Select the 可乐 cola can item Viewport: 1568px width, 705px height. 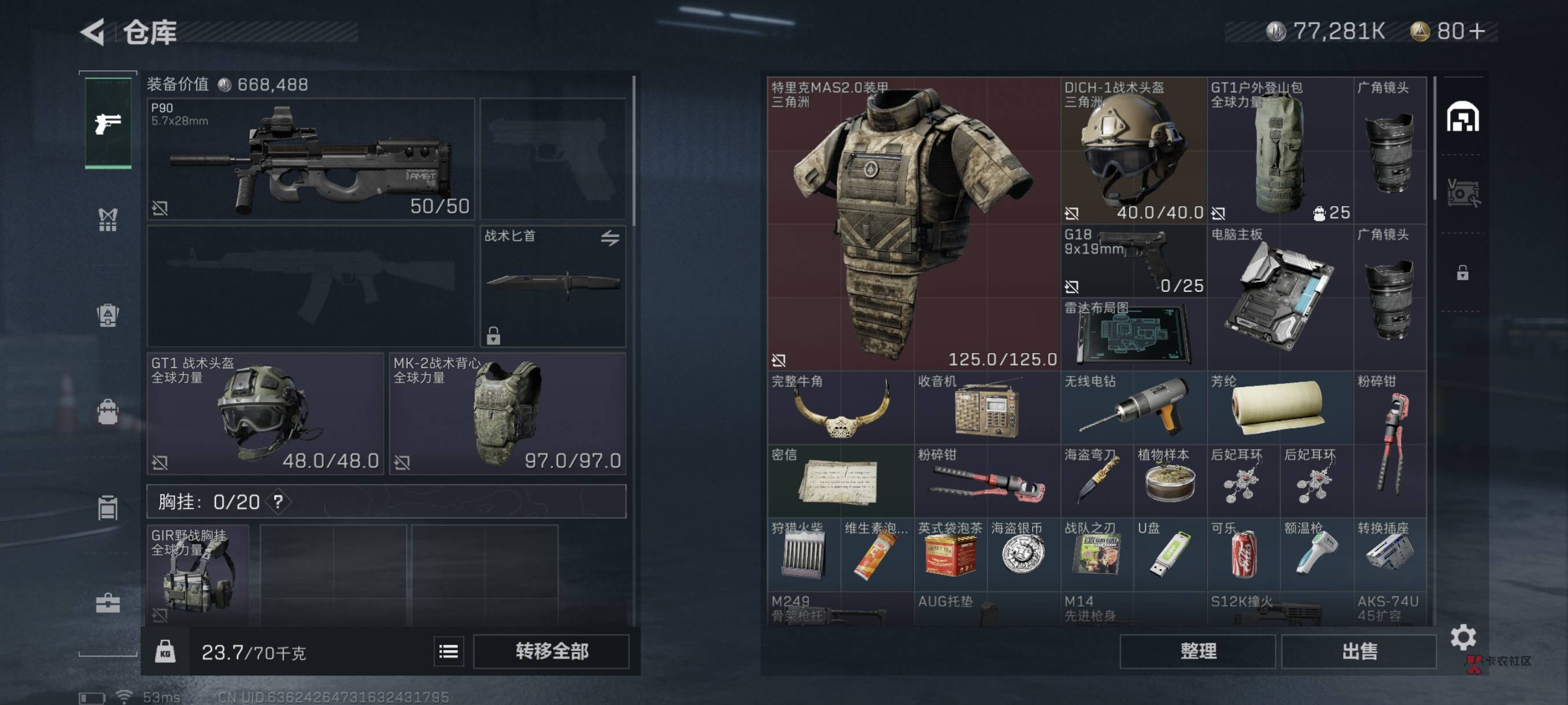[1243, 554]
